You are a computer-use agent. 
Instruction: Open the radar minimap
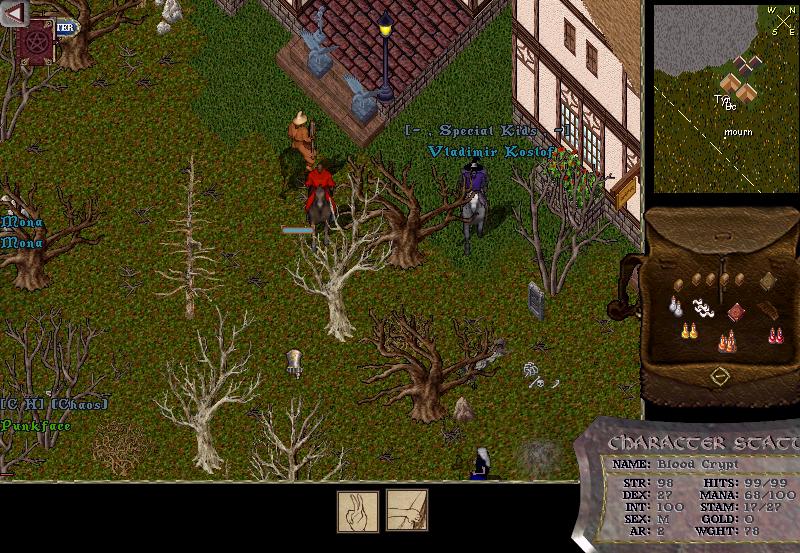[726, 97]
